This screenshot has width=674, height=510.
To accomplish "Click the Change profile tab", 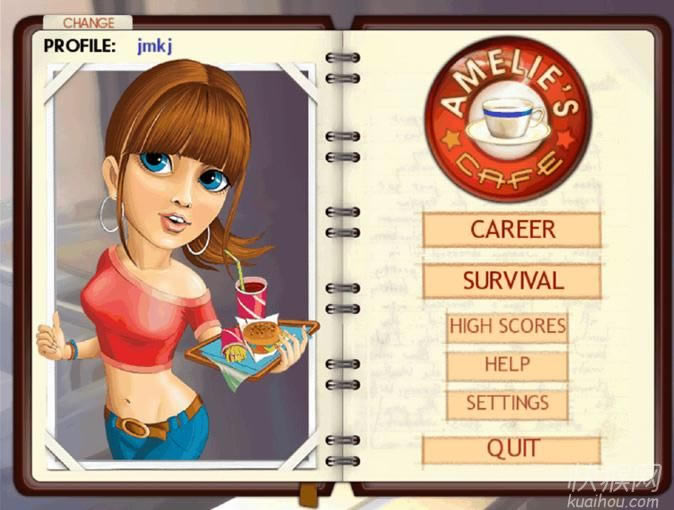I will [89, 22].
